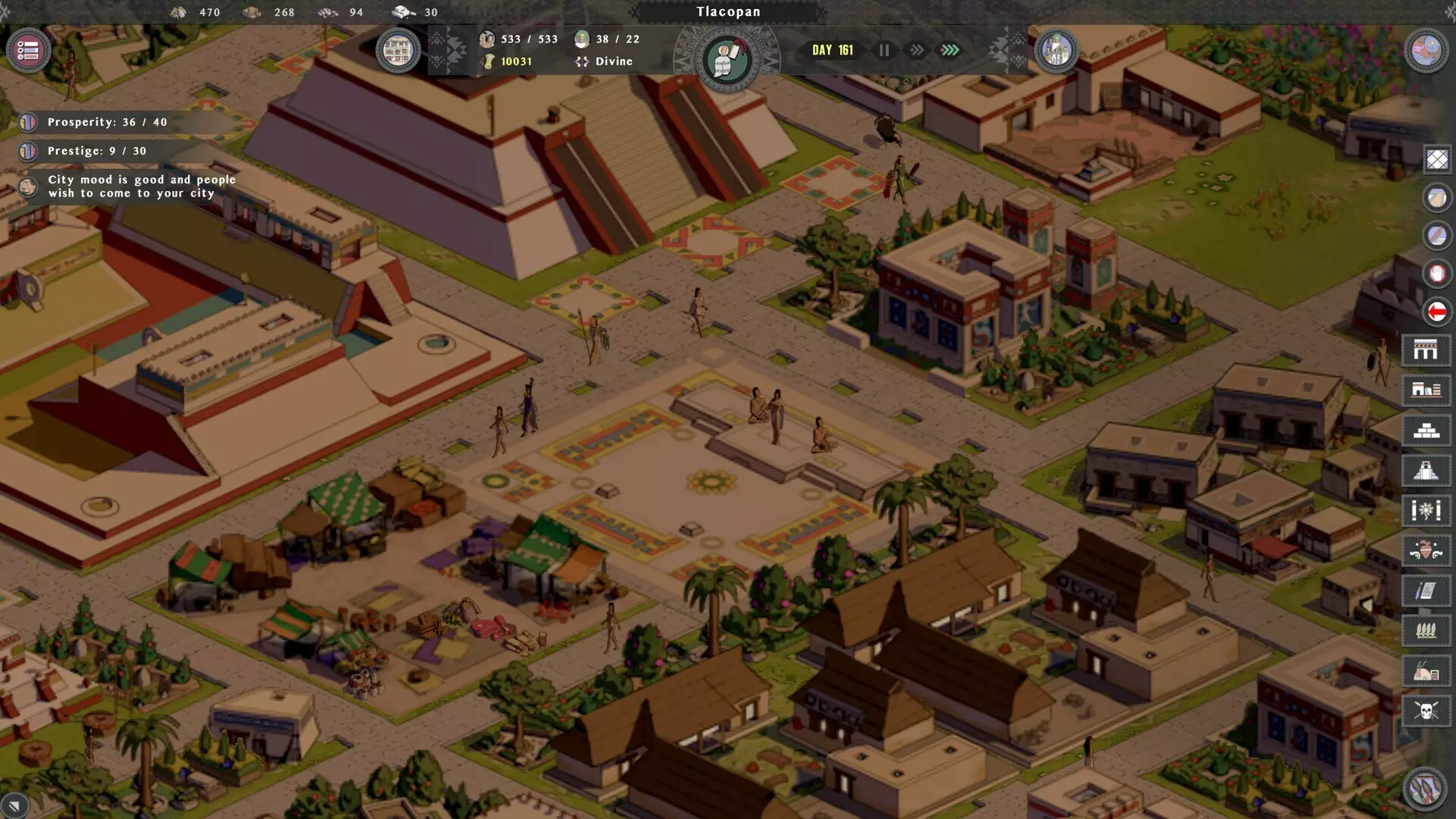Toggle double-speed fast forward
This screenshot has width=1456, height=819.
(918, 50)
